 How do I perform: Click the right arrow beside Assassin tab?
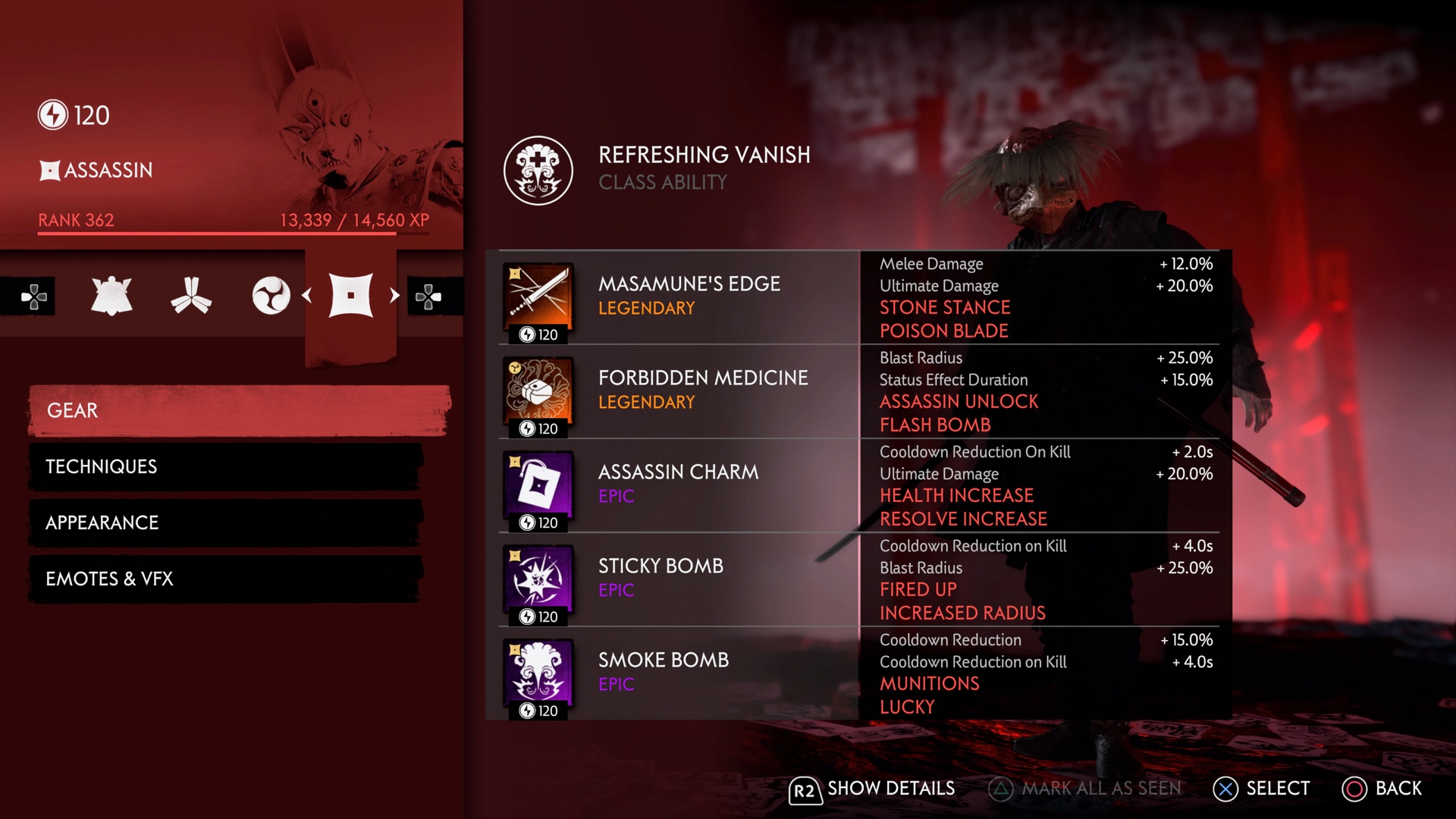click(x=394, y=295)
